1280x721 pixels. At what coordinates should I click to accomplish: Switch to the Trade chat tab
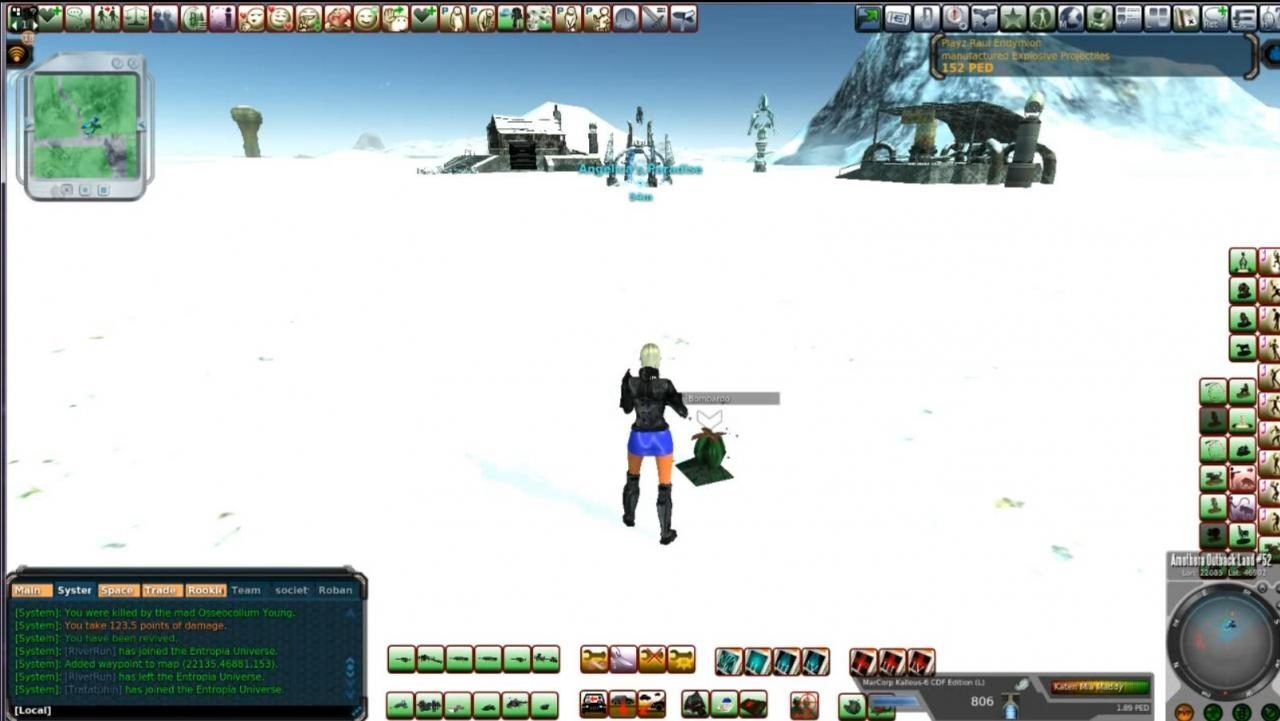160,590
